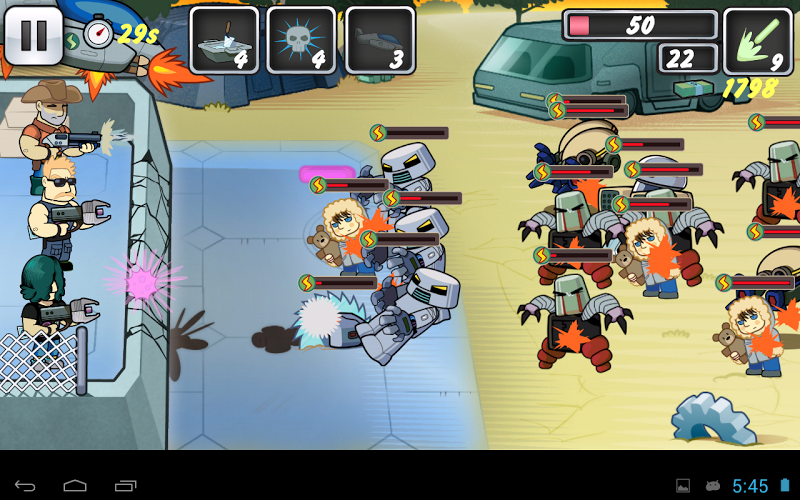Call in the aircraft strike

tap(380, 40)
